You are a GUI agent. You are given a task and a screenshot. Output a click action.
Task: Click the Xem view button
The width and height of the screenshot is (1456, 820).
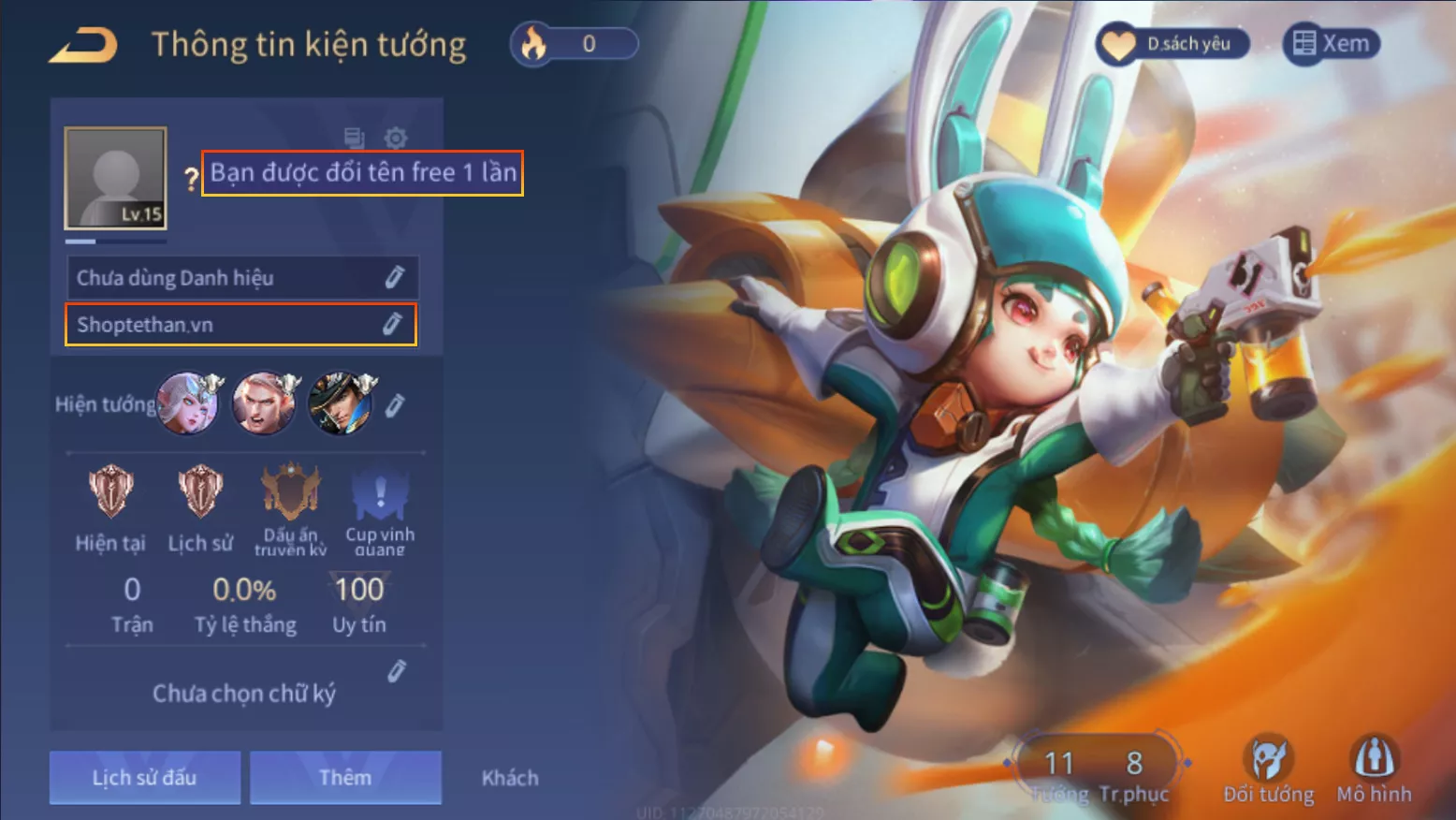[1331, 44]
